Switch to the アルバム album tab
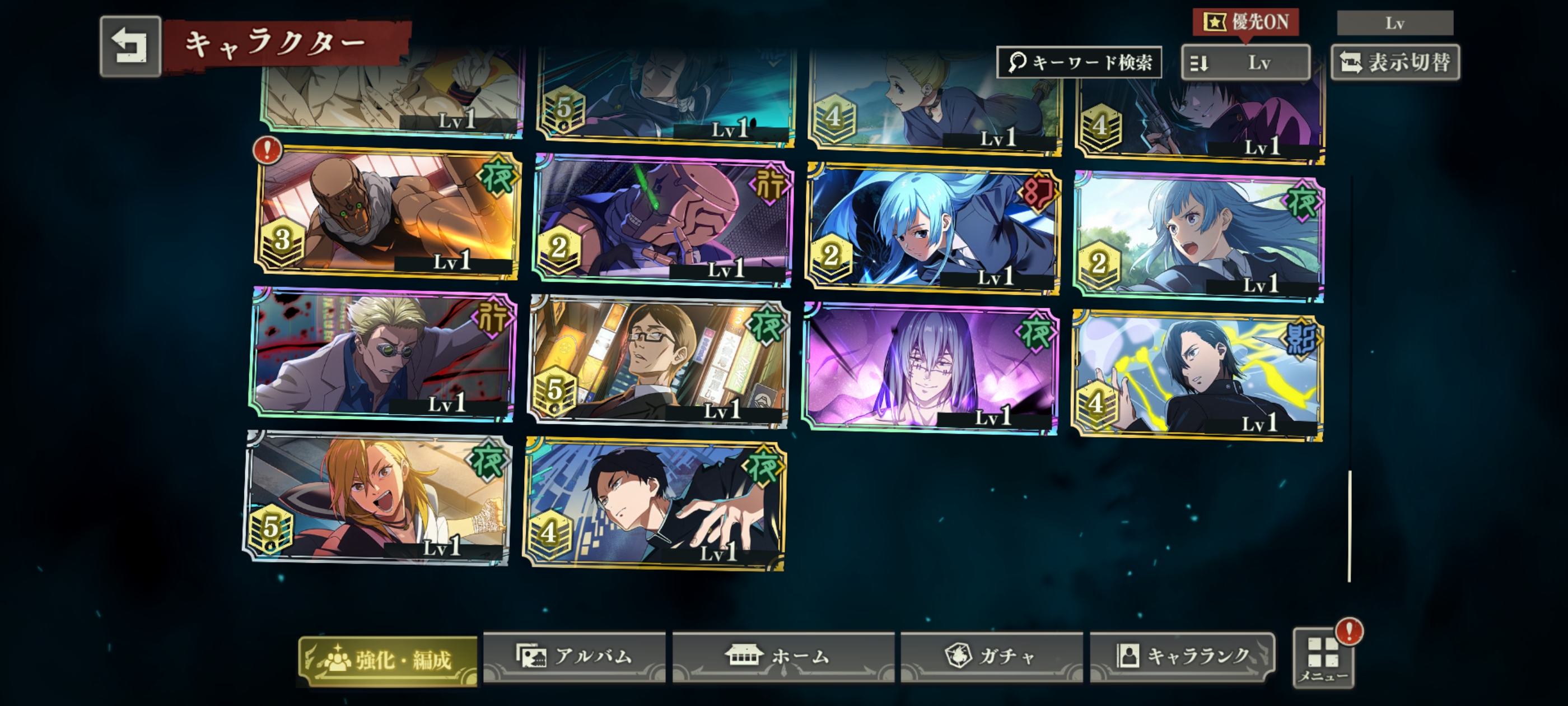The width and height of the screenshot is (1568, 706). coord(574,657)
